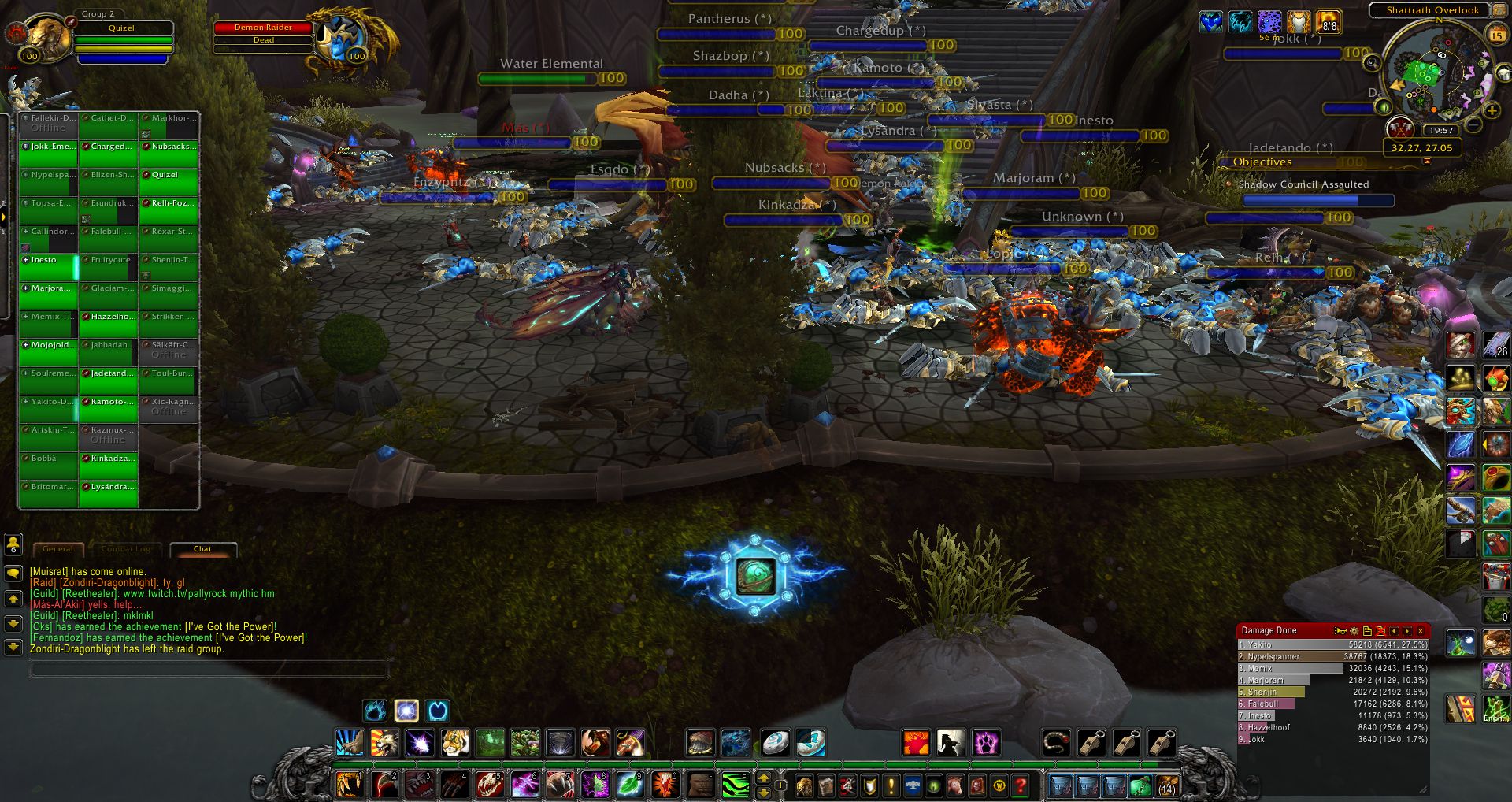Click the Recount report megaphone icon
This screenshot has height=802, width=1512.
1340,631
